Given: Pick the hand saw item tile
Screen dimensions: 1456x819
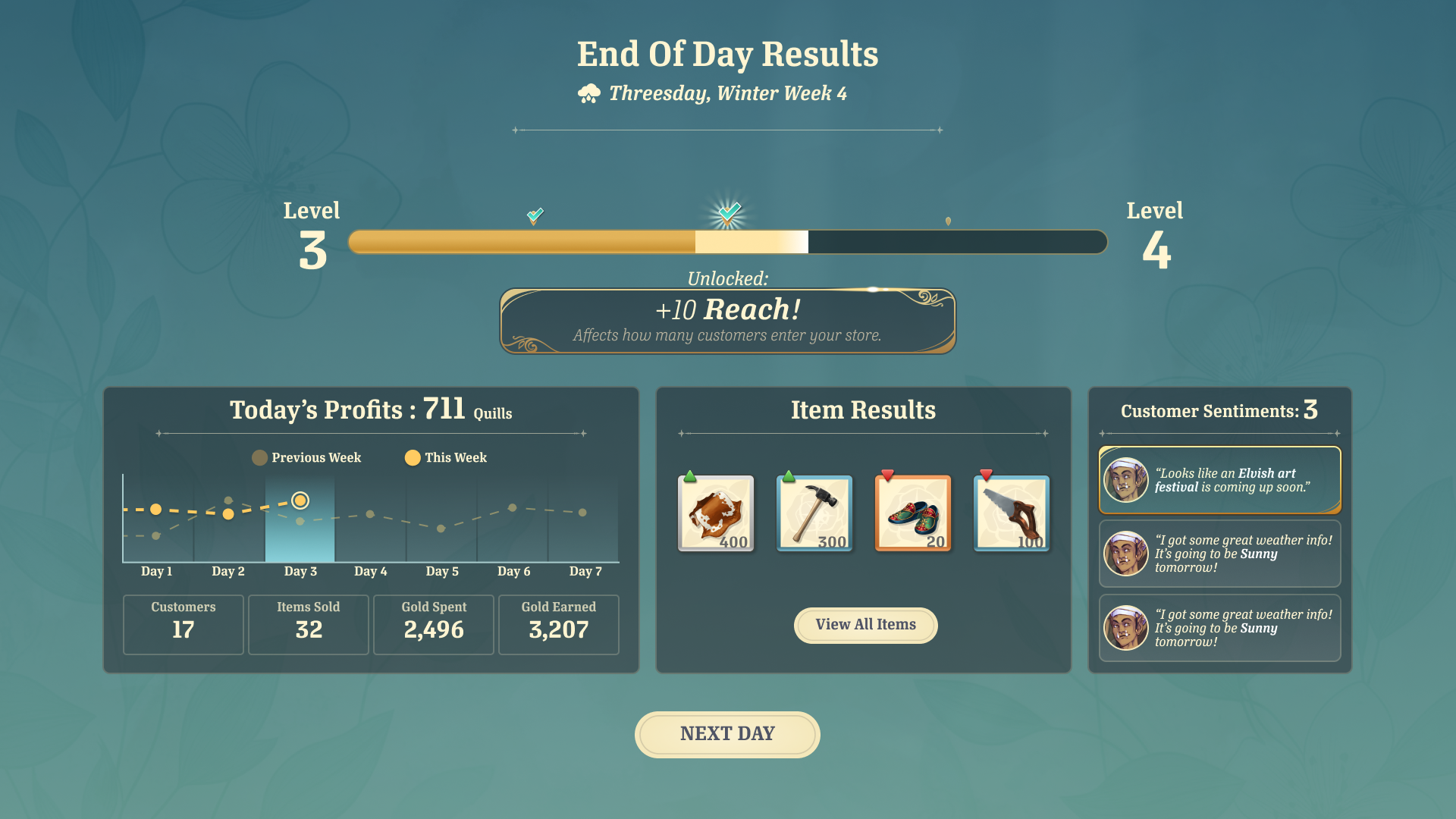Looking at the screenshot, I should tap(1011, 513).
